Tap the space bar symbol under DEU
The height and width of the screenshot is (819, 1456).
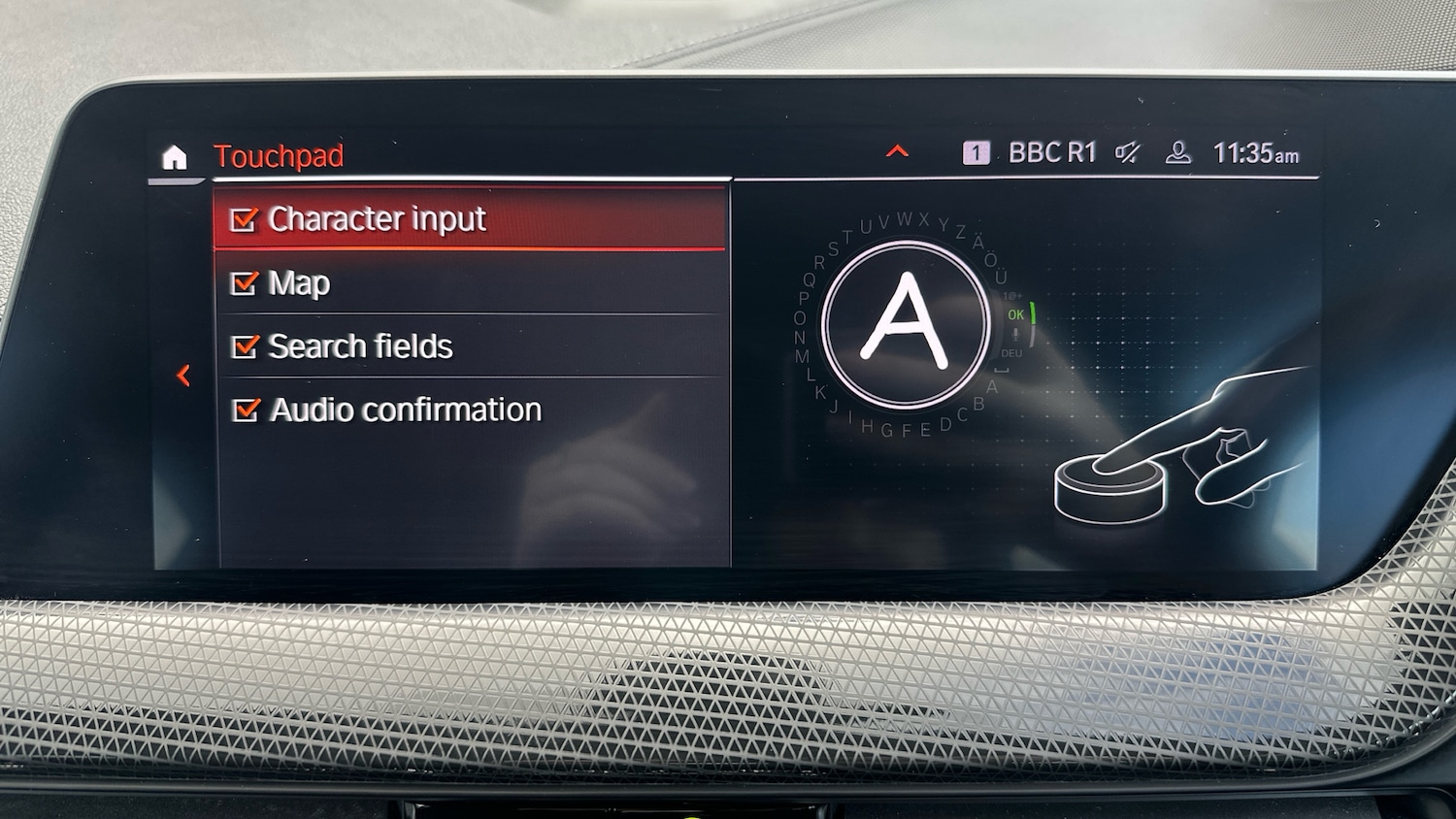click(x=1003, y=370)
